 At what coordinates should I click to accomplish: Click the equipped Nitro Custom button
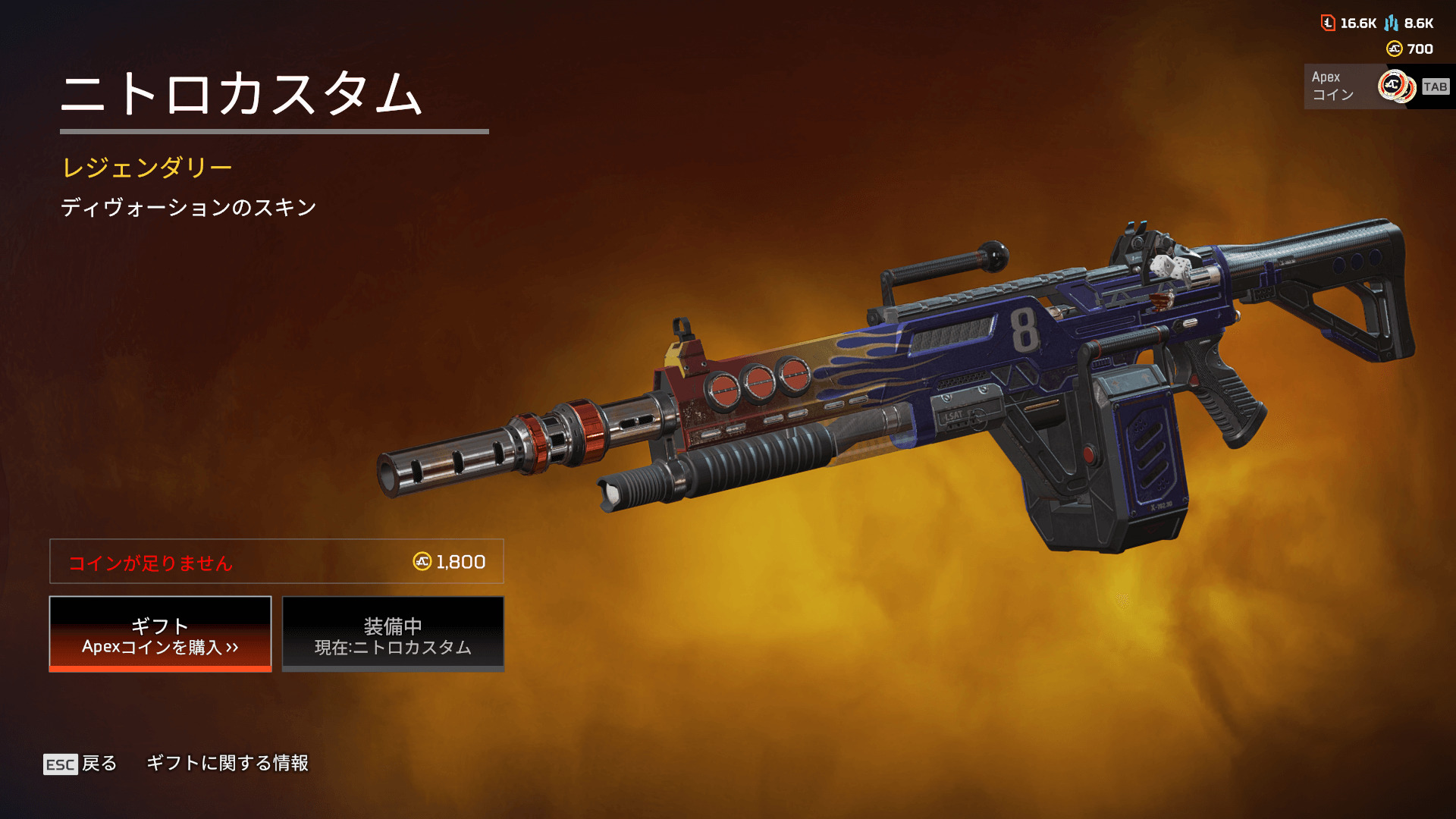tap(393, 634)
